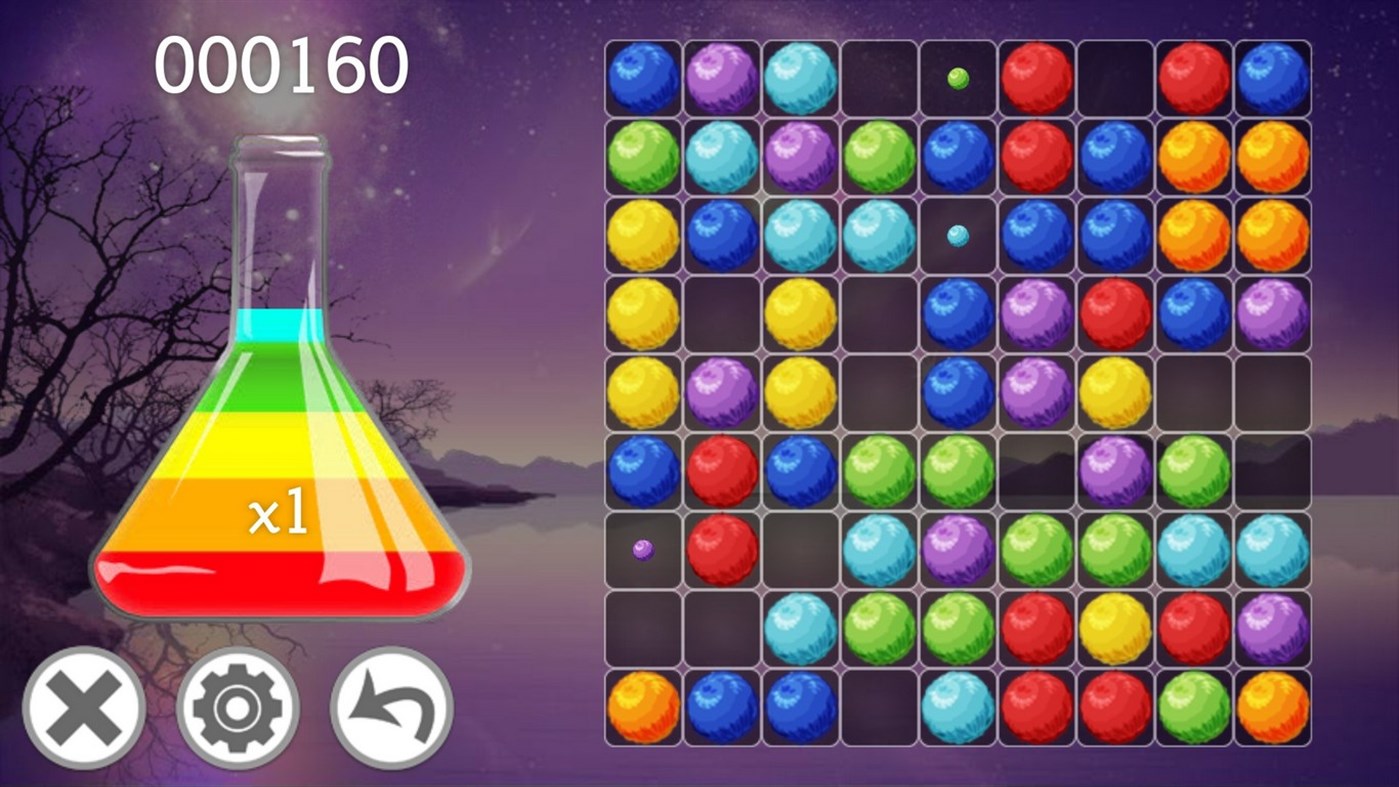
Task: Select the tiny green ball in the top row
Action: (958, 78)
